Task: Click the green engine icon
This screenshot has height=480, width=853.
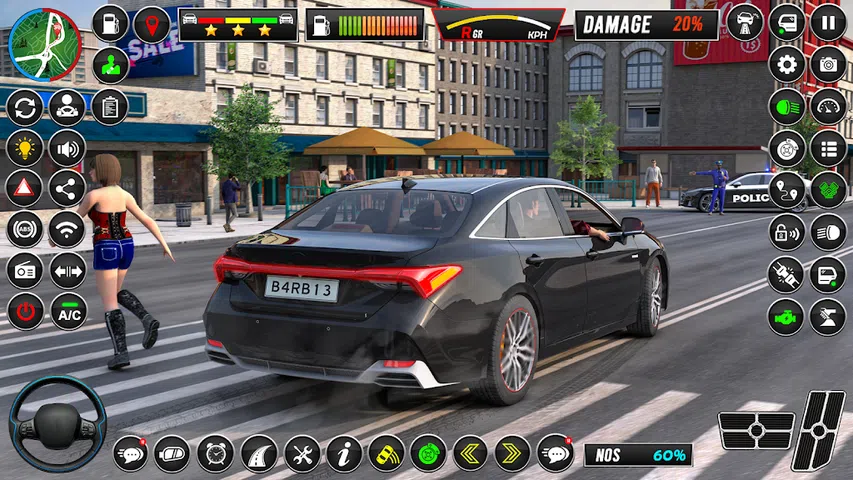Action: pos(787,316)
